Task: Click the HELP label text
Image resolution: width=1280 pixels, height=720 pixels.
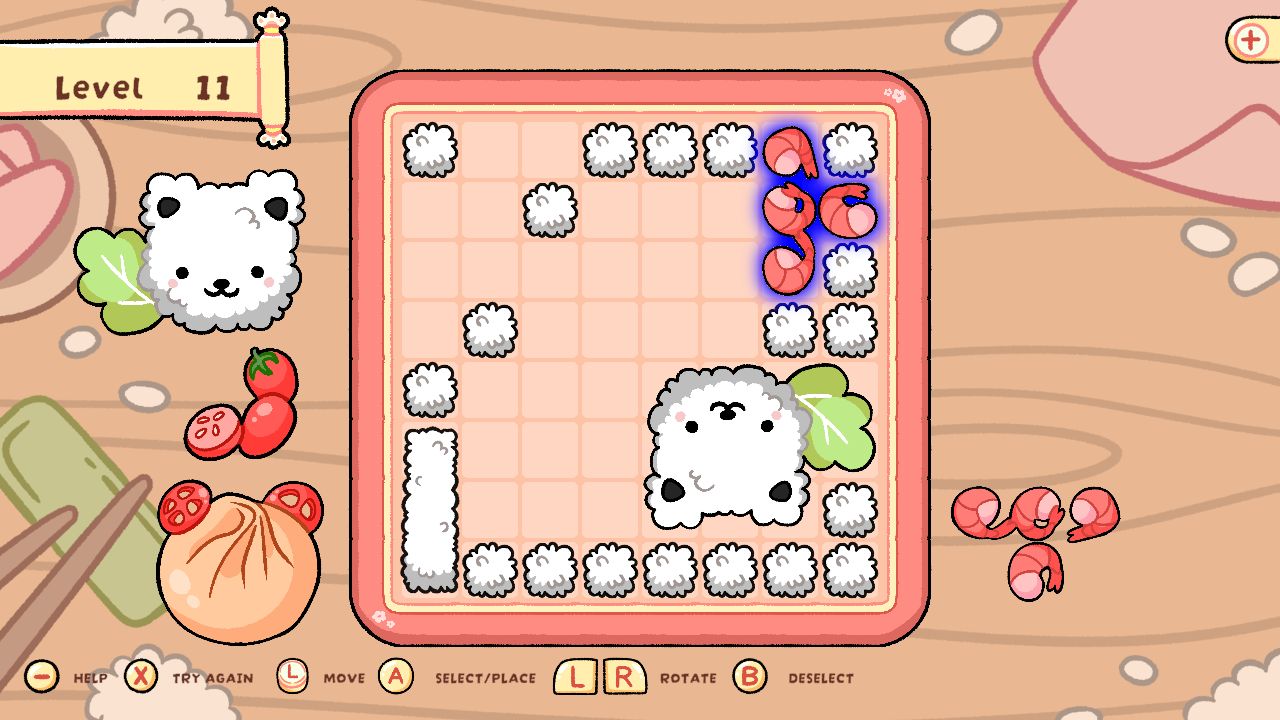Action: click(x=92, y=677)
